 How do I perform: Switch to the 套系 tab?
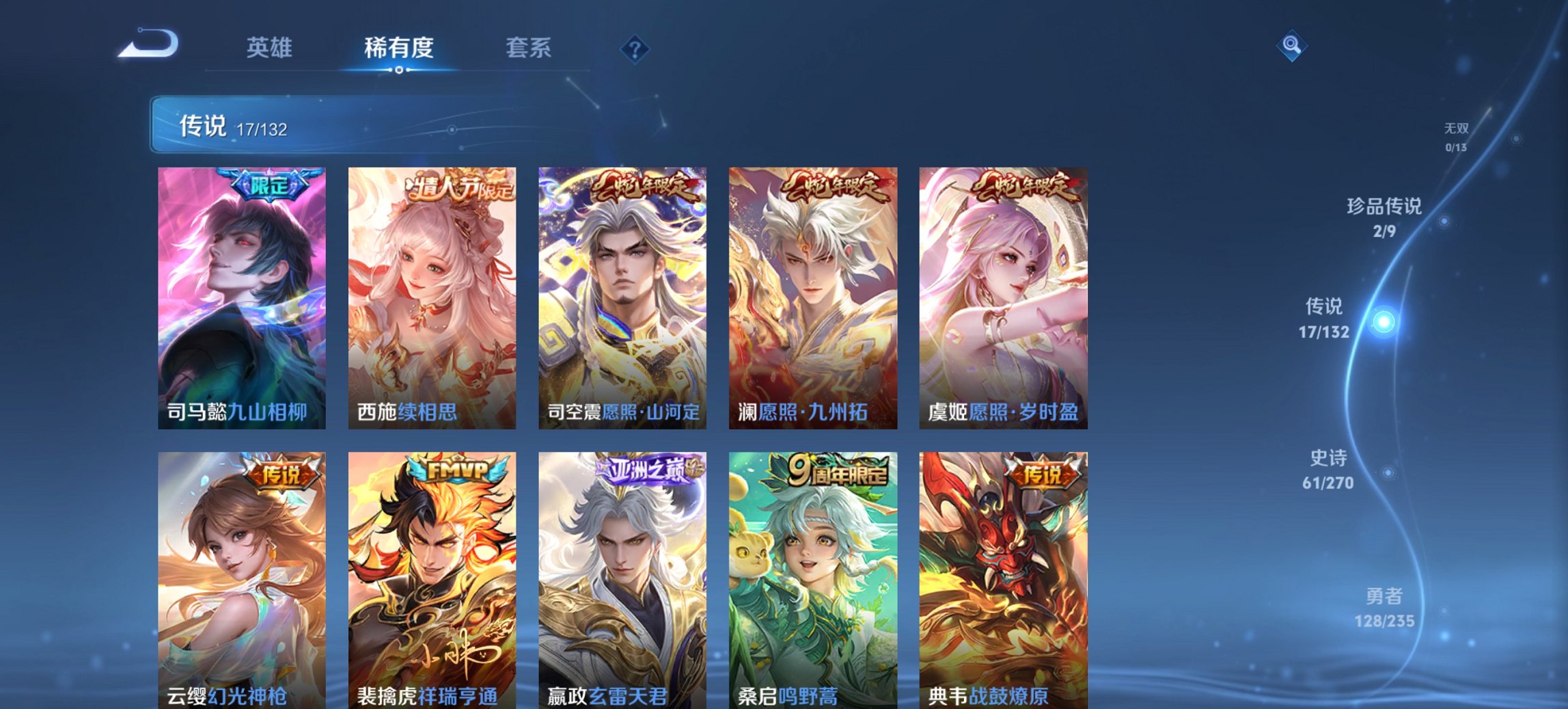pos(529,48)
